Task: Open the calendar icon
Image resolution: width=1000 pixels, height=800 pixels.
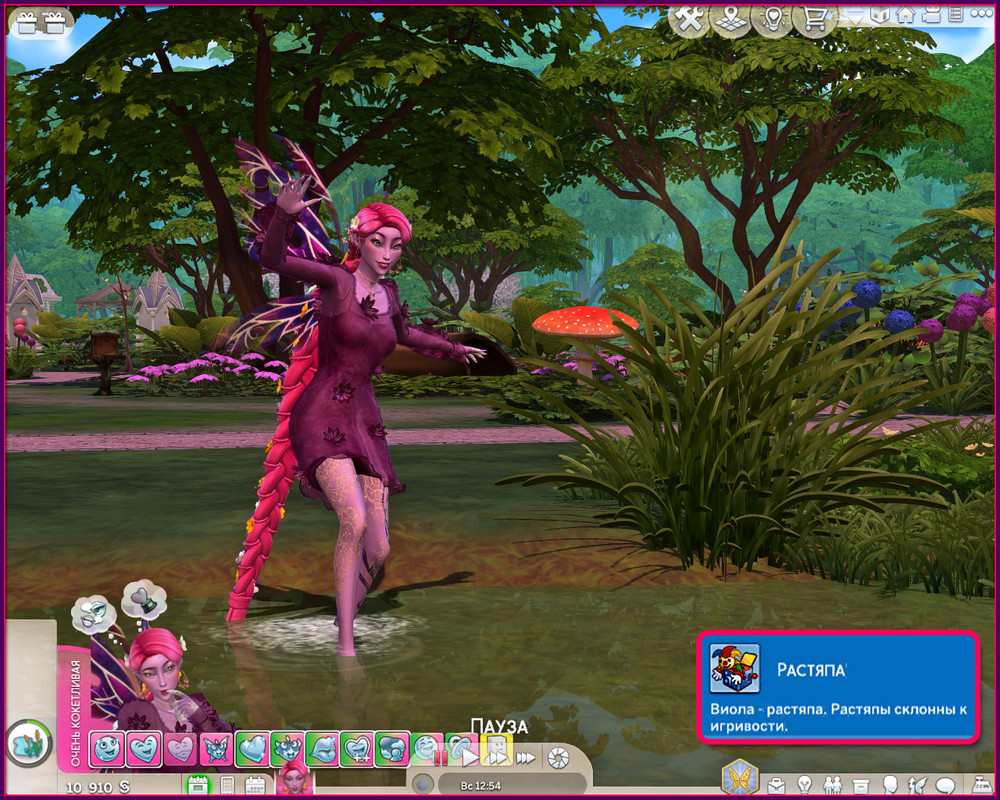Action: (254, 785)
